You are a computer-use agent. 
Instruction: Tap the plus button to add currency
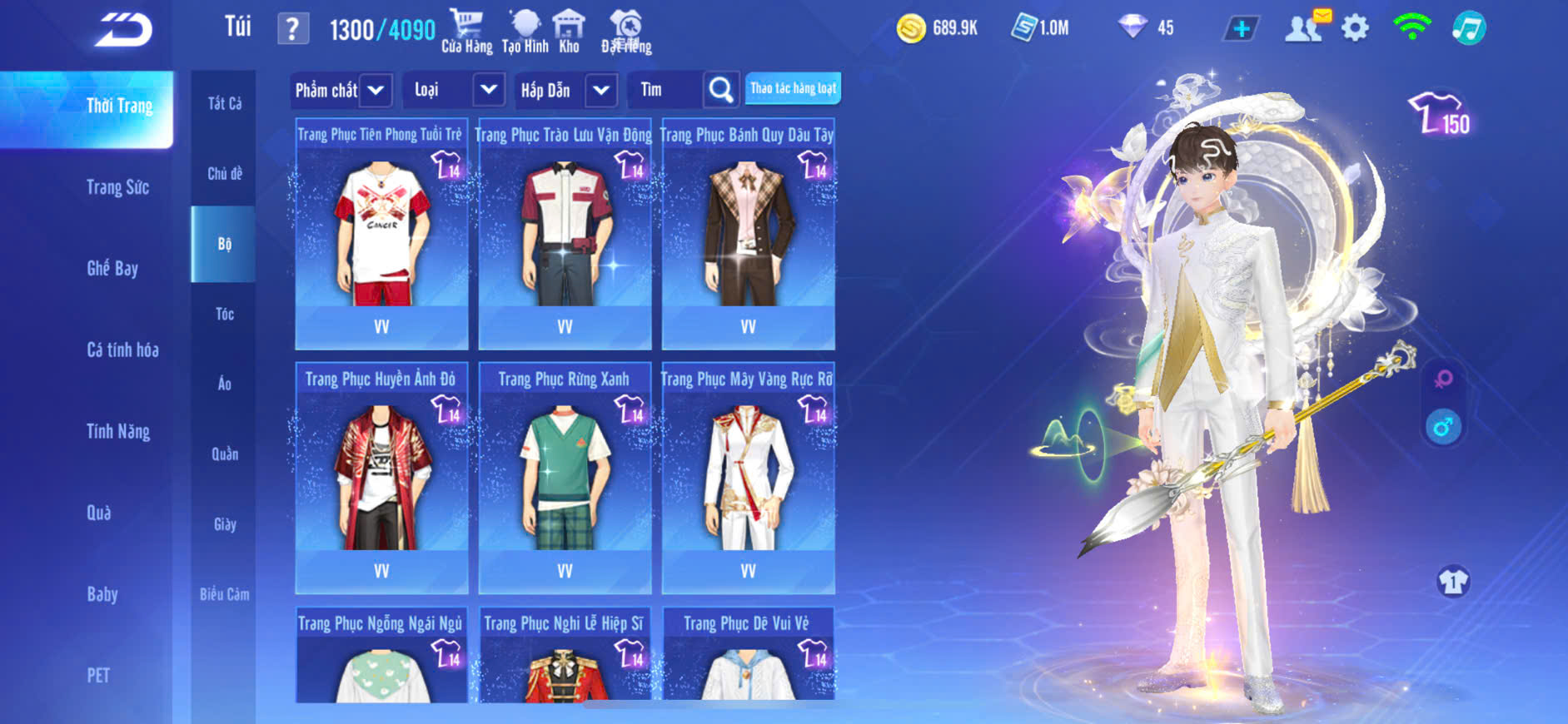pyautogui.click(x=1241, y=29)
